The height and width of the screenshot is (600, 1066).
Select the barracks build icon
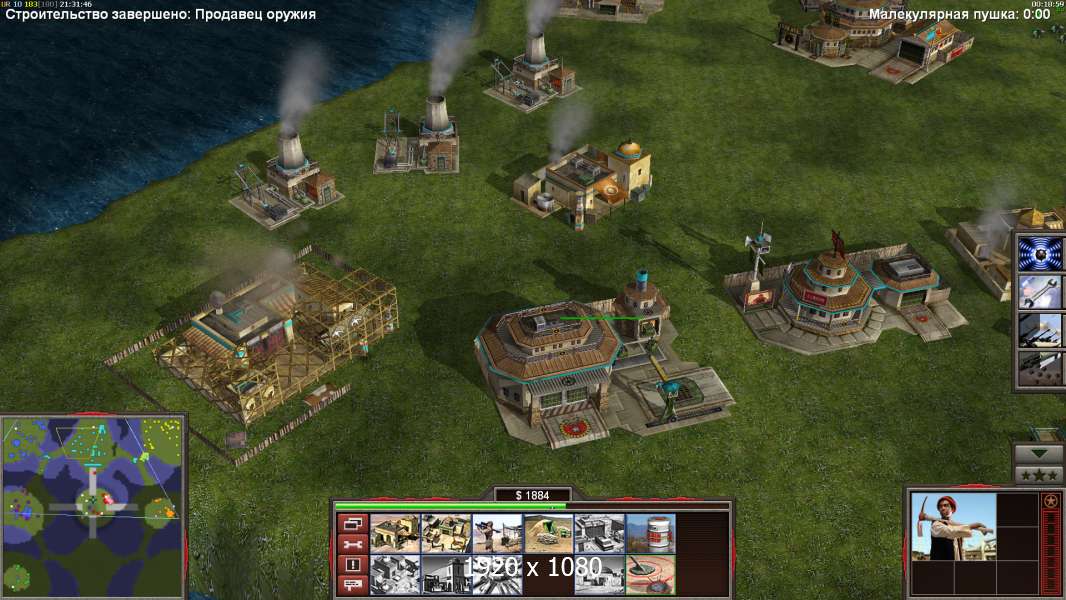click(395, 533)
